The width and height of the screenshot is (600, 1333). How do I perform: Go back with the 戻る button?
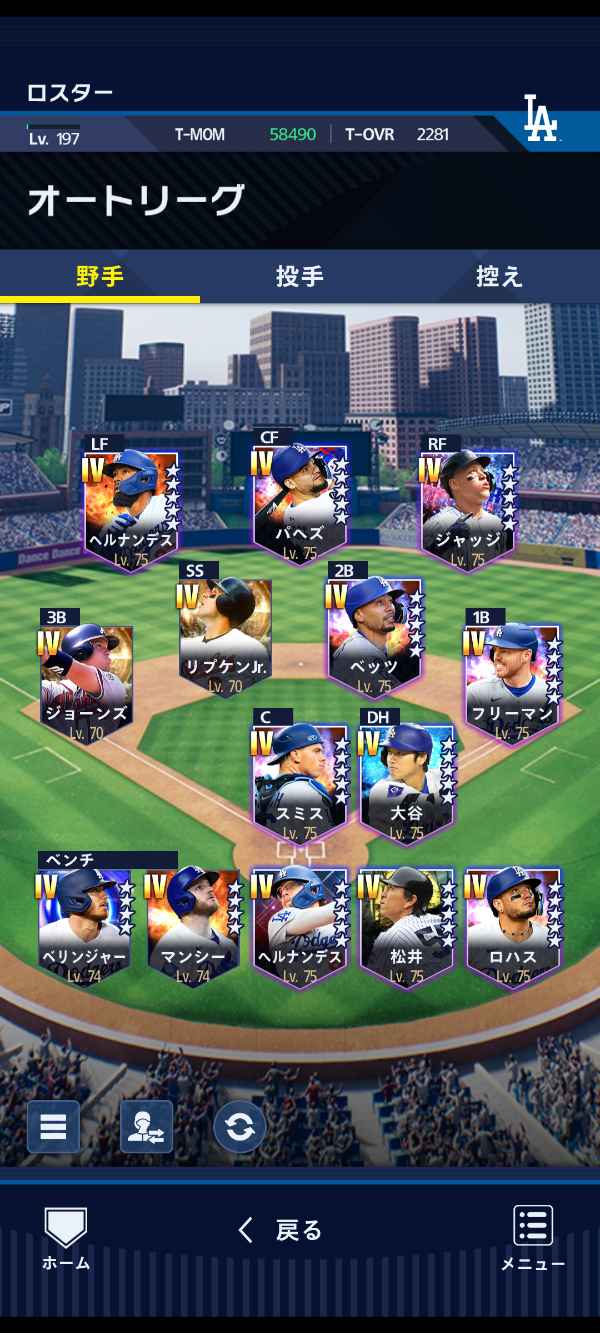(x=280, y=1230)
